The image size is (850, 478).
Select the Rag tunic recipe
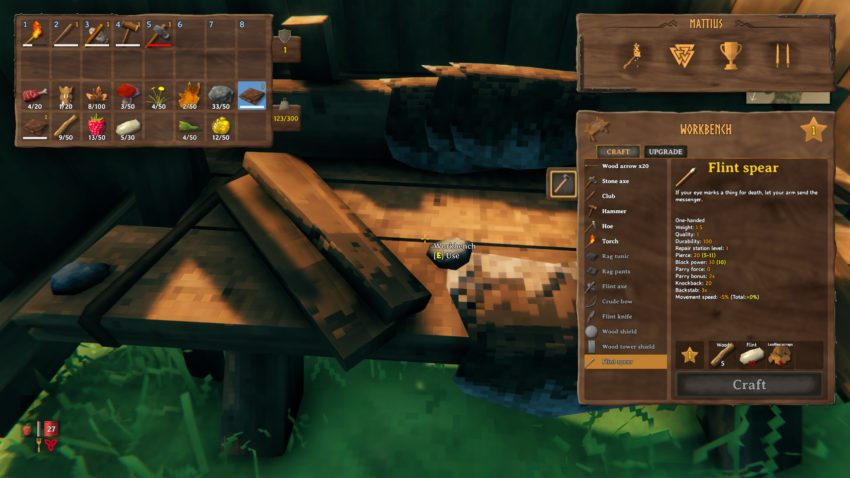point(616,256)
